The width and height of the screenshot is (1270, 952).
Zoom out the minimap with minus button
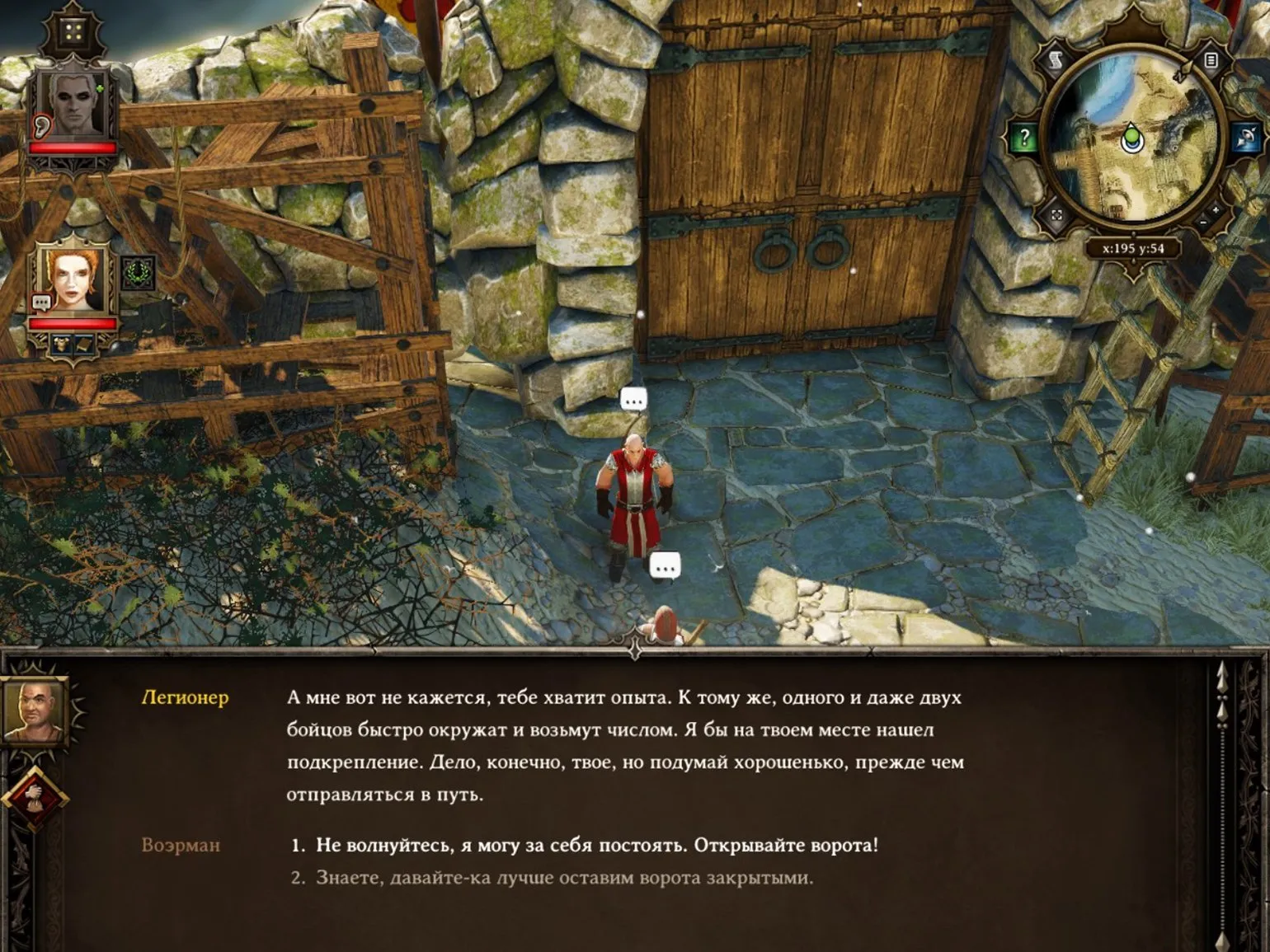coord(1203,223)
